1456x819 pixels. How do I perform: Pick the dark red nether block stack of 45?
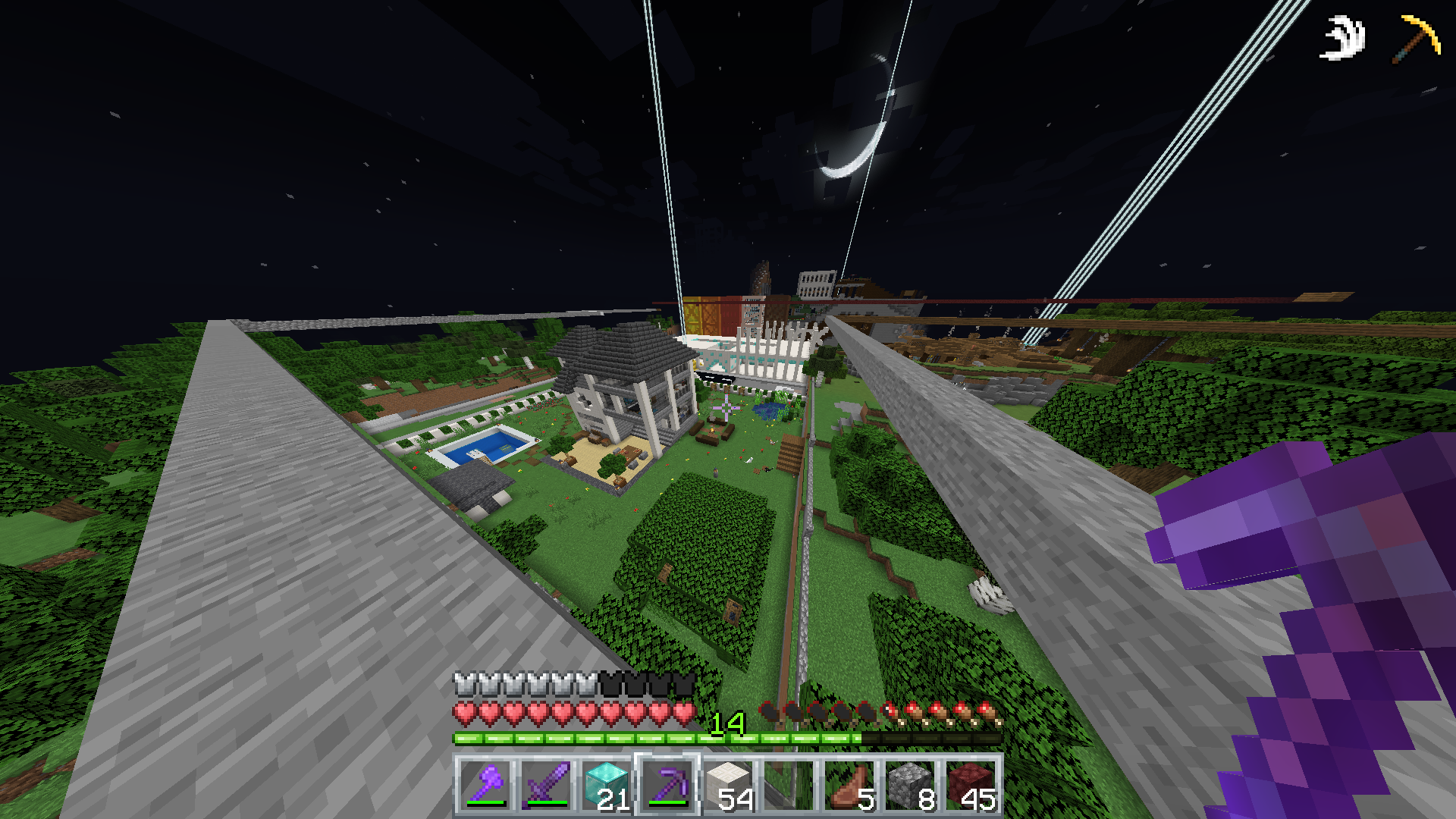pyautogui.click(x=971, y=785)
